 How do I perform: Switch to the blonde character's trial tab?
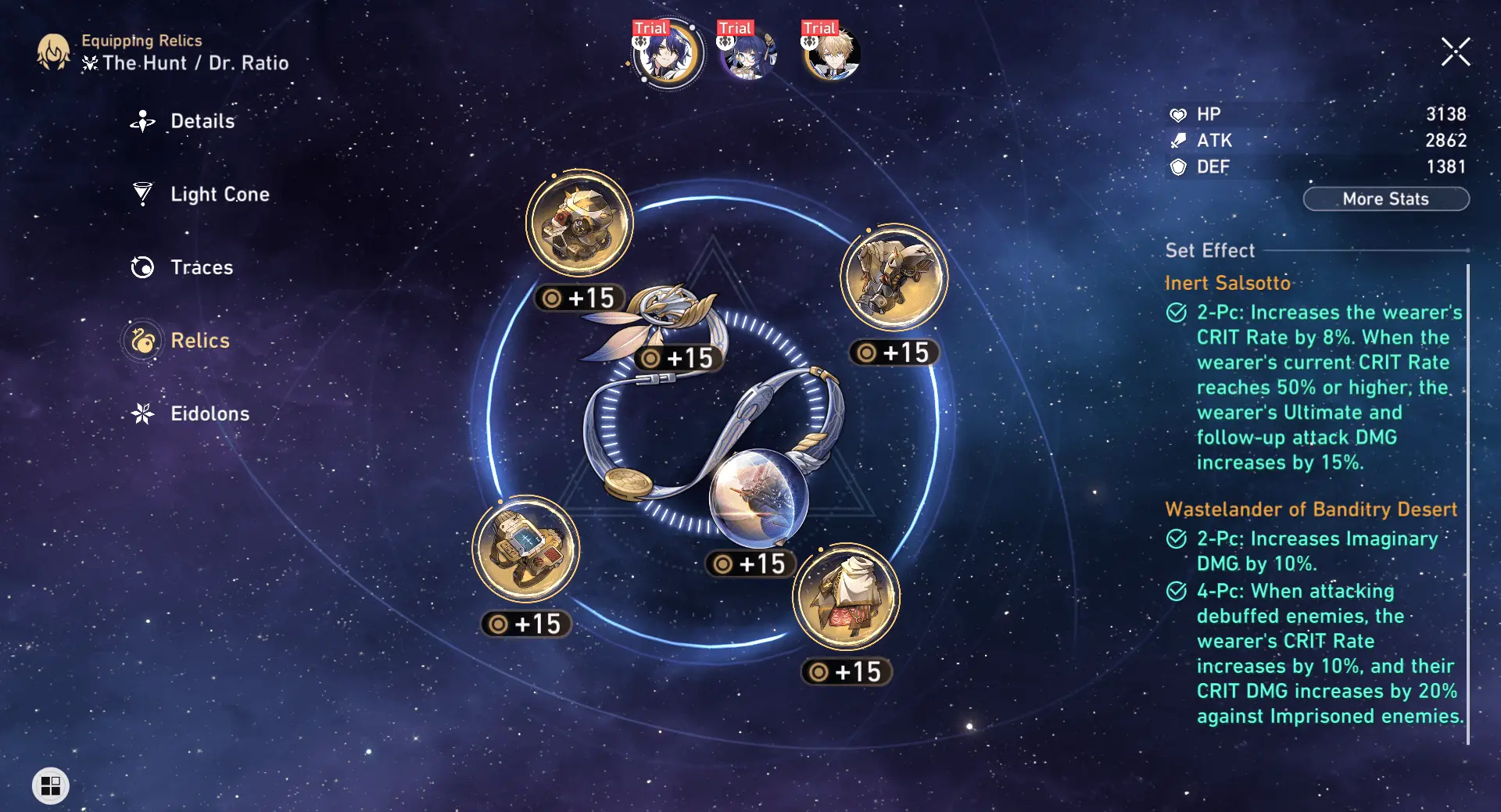[831, 53]
